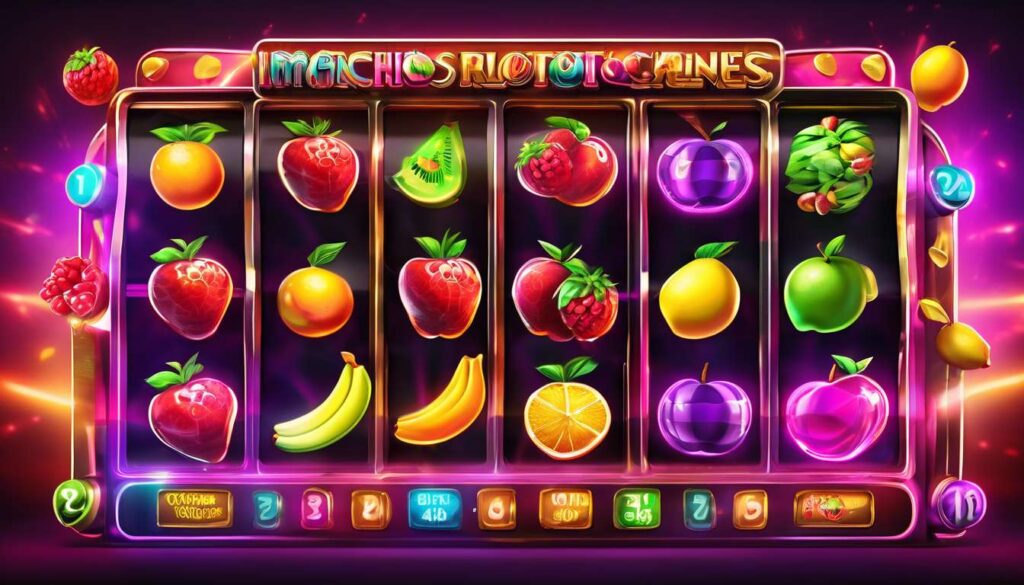The height and width of the screenshot is (585, 1024).
Task: Select the blue bet button
Action: pyautogui.click(x=433, y=509)
